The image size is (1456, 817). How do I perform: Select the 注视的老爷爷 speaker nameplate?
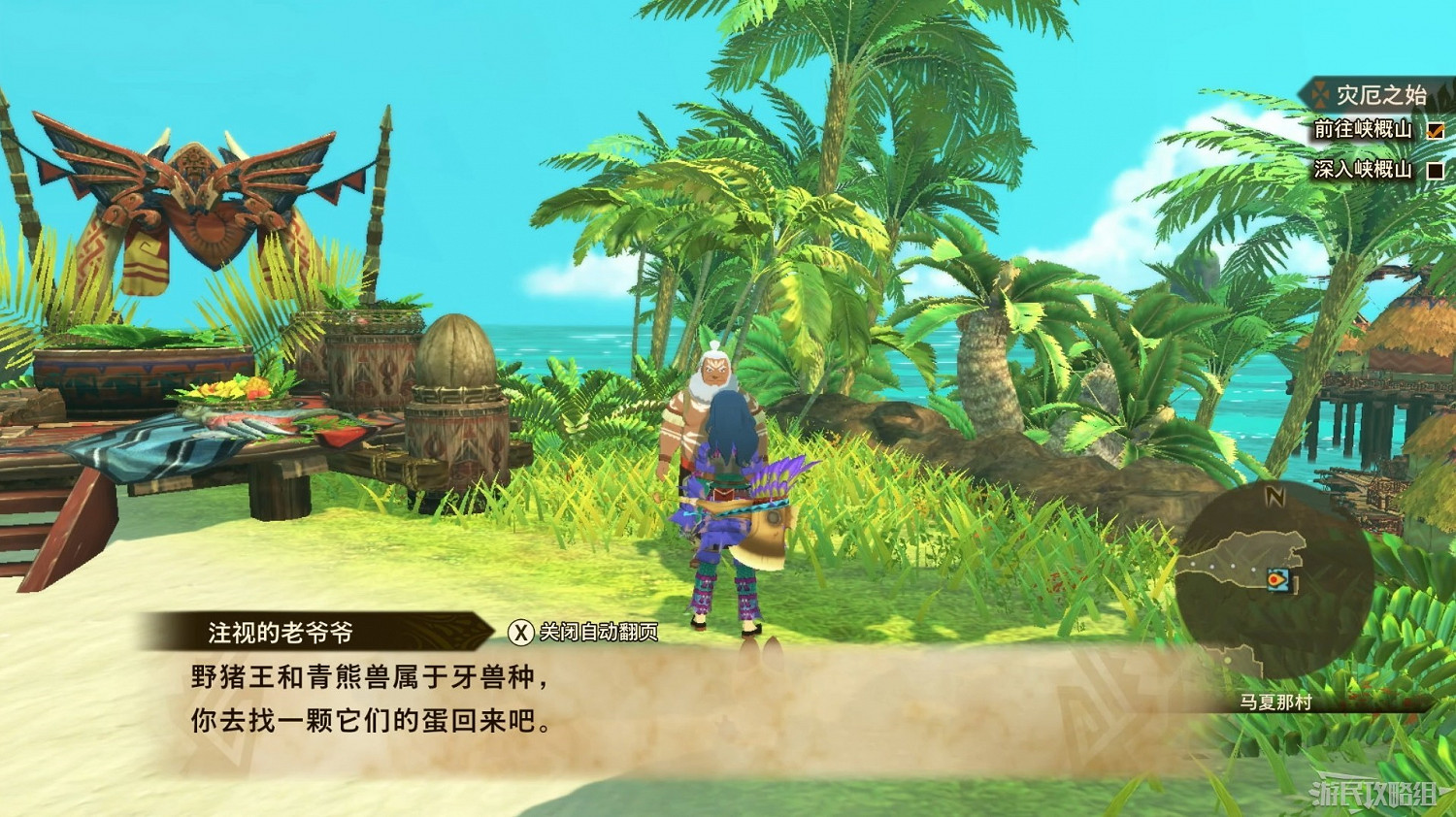tap(281, 628)
